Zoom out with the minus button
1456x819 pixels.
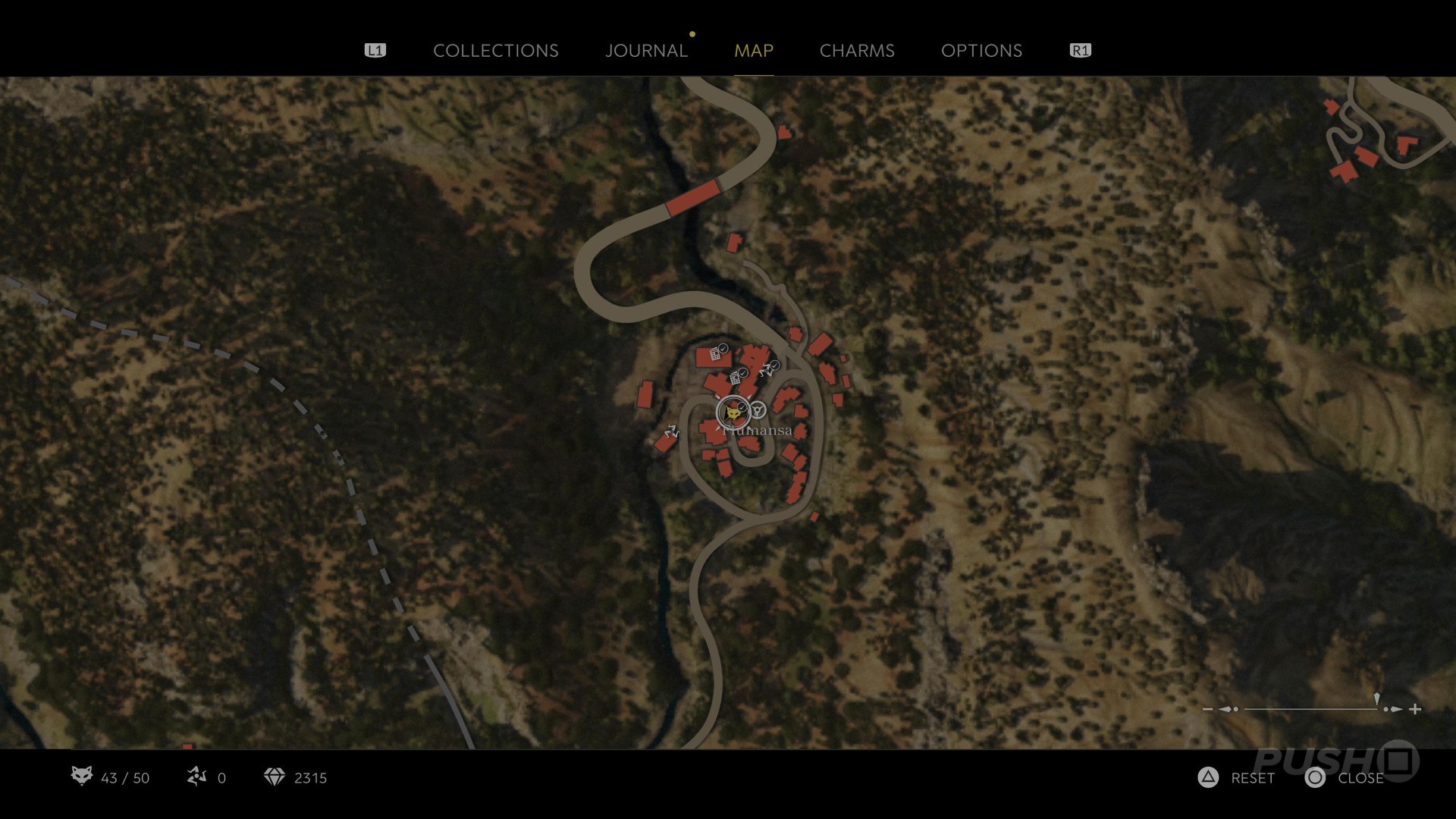point(1207,709)
